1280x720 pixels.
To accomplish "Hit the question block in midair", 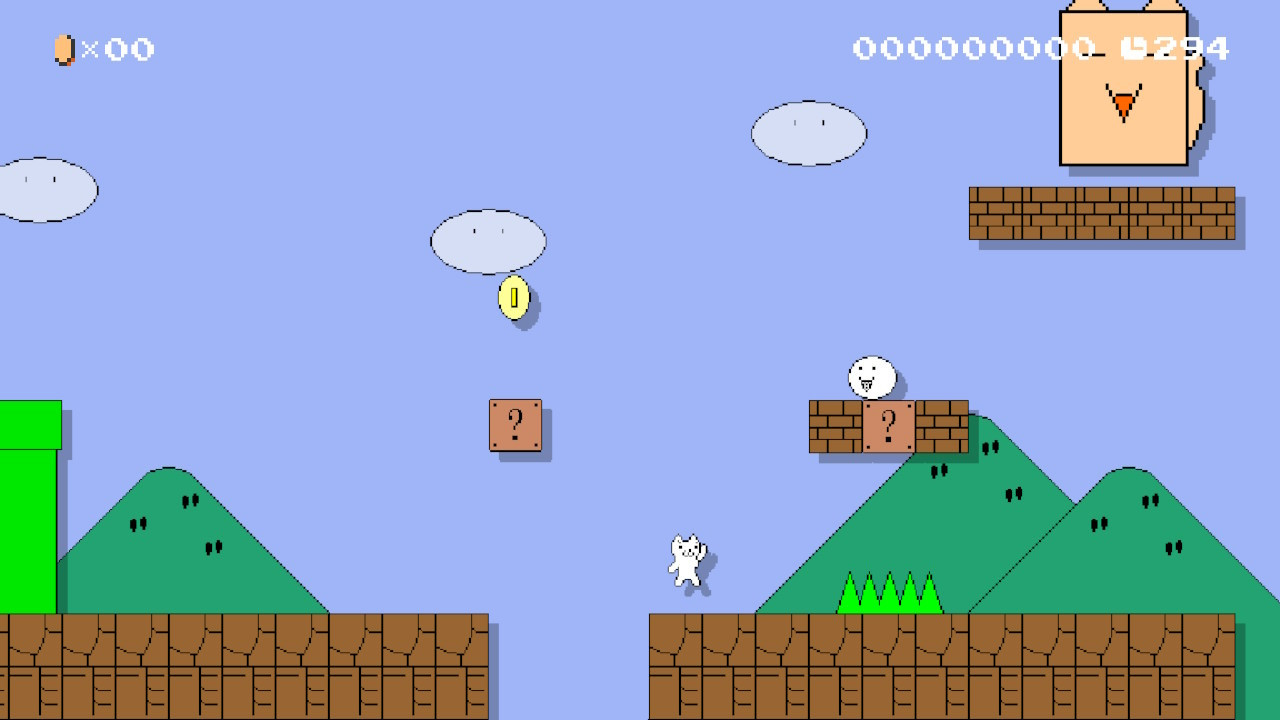I will 515,425.
